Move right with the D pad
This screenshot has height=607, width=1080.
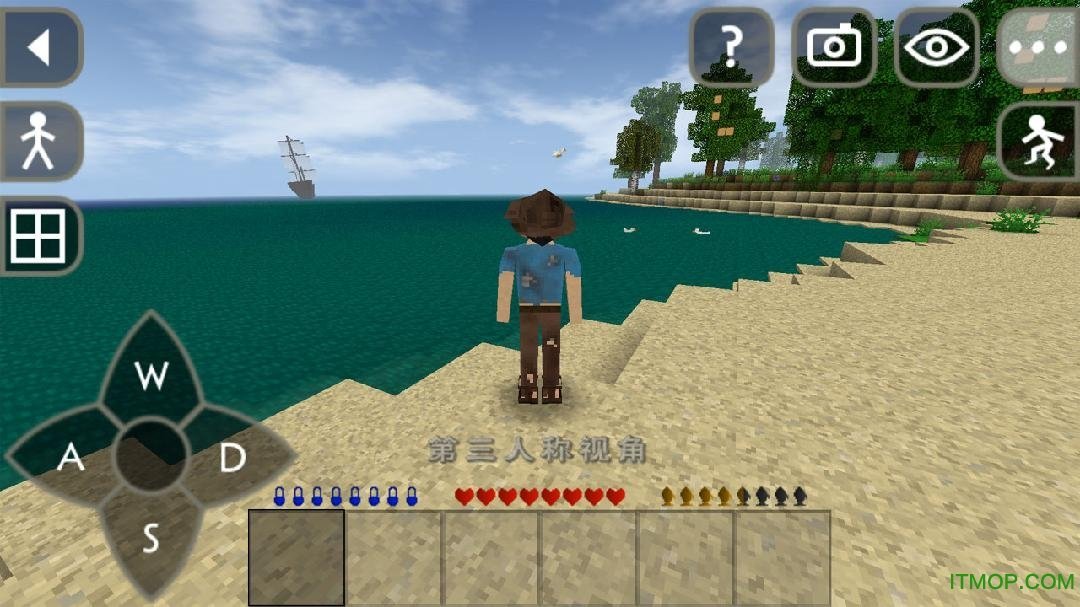[233, 458]
